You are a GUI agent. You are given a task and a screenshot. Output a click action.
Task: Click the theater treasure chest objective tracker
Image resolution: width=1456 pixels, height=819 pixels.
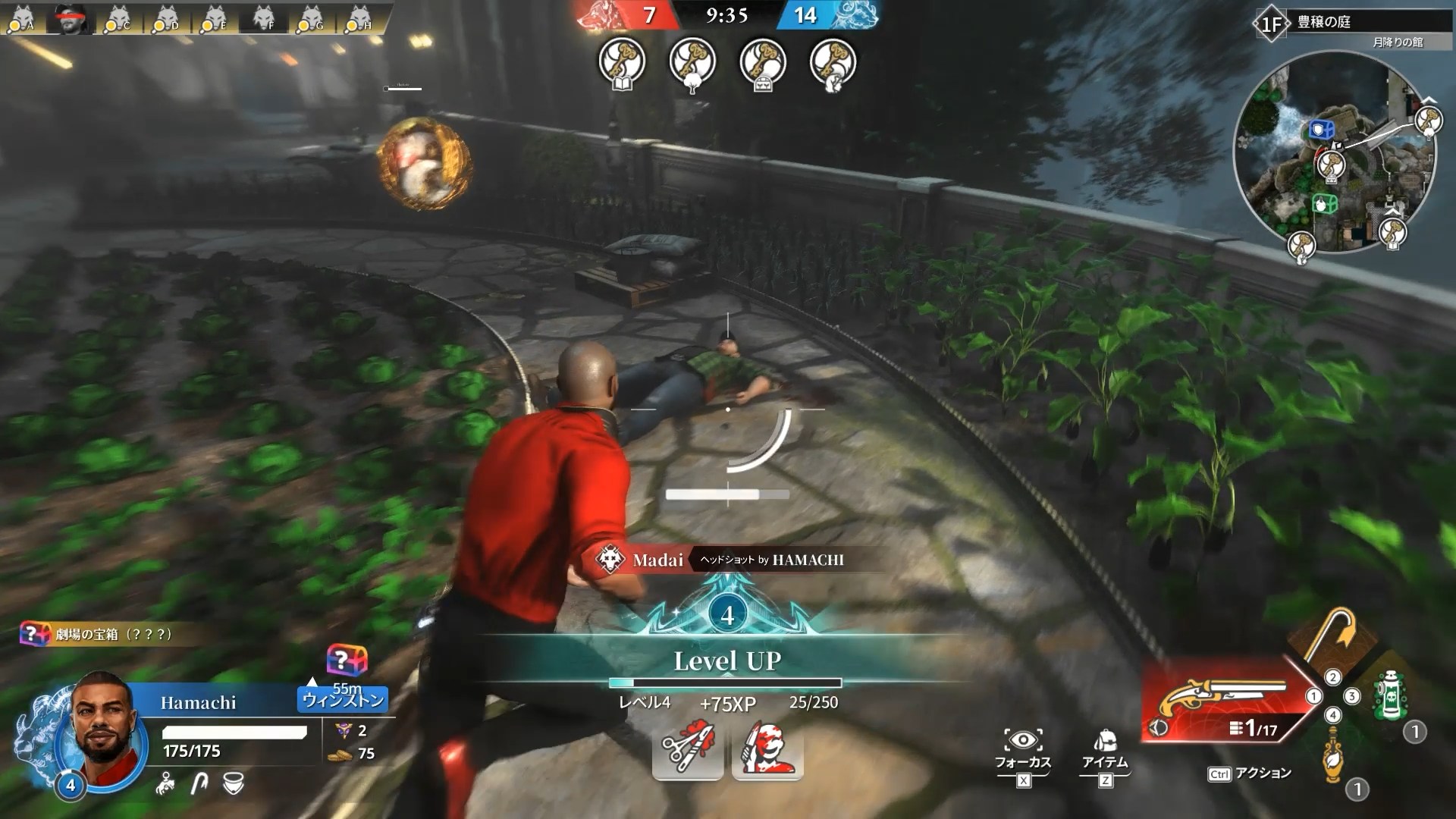tap(97, 634)
